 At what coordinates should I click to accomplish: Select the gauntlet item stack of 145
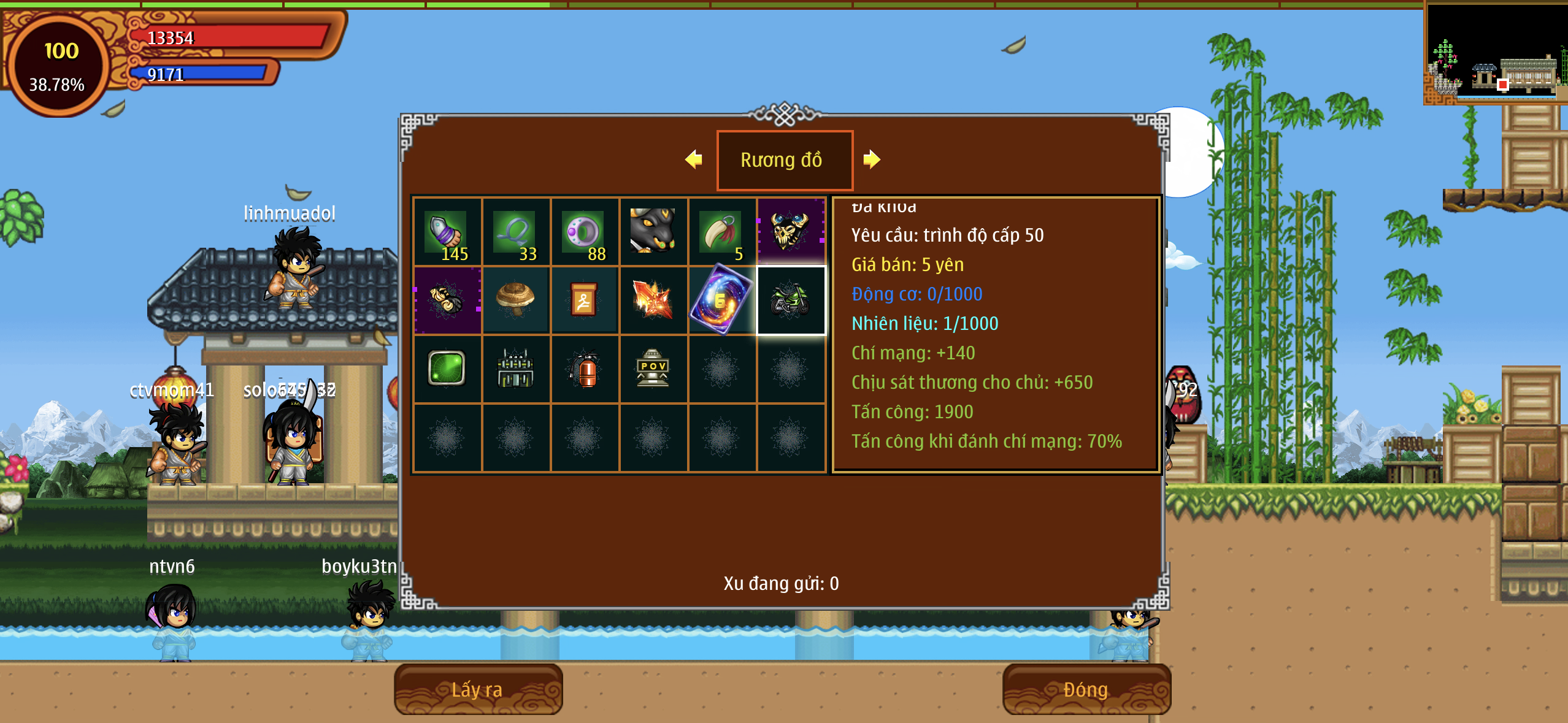pyautogui.click(x=447, y=232)
